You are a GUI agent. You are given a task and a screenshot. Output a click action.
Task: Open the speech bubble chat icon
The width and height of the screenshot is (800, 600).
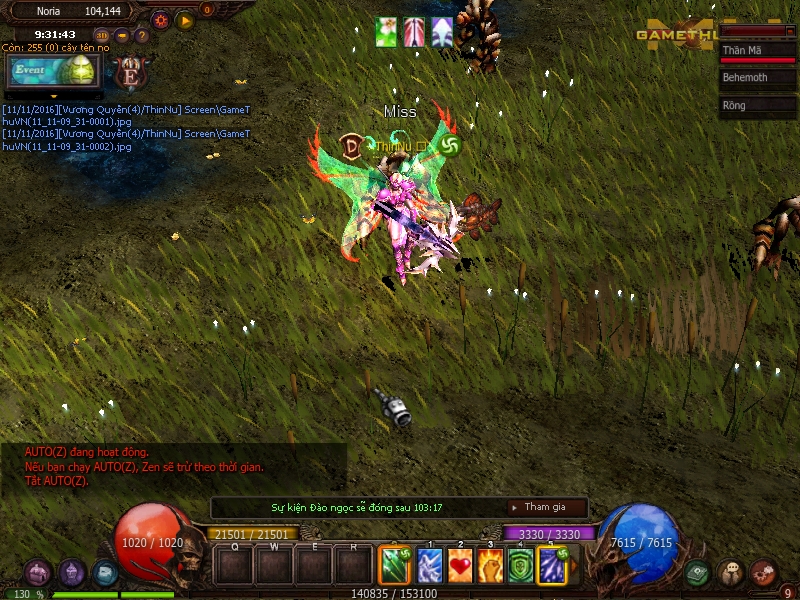click(731, 573)
